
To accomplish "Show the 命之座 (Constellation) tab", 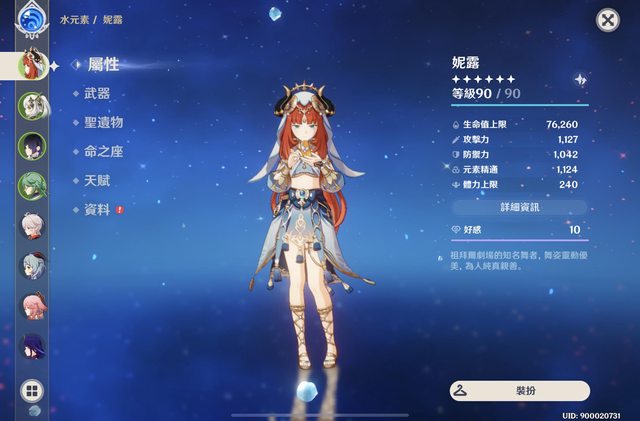I will (x=104, y=151).
